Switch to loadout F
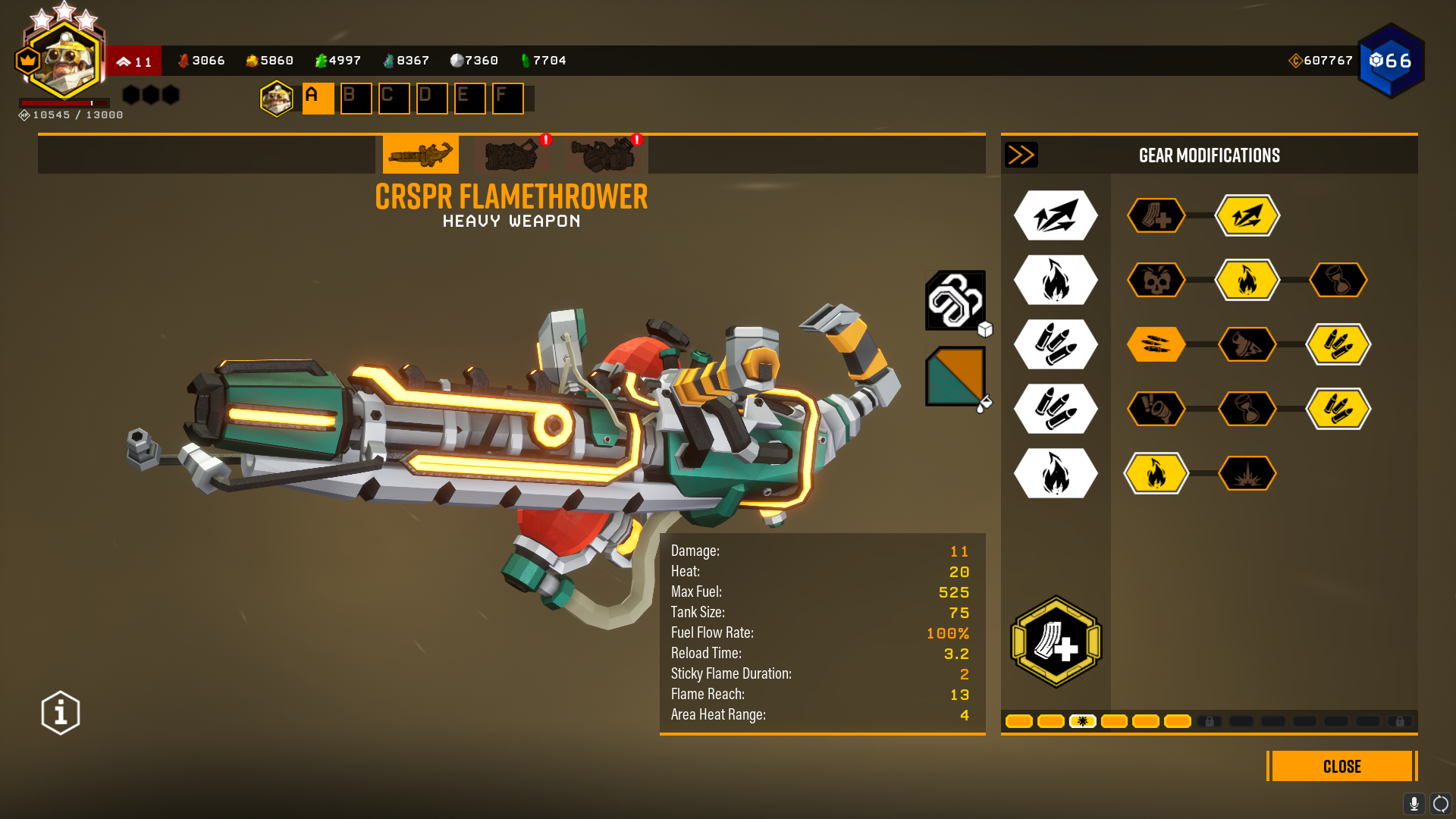 507,99
